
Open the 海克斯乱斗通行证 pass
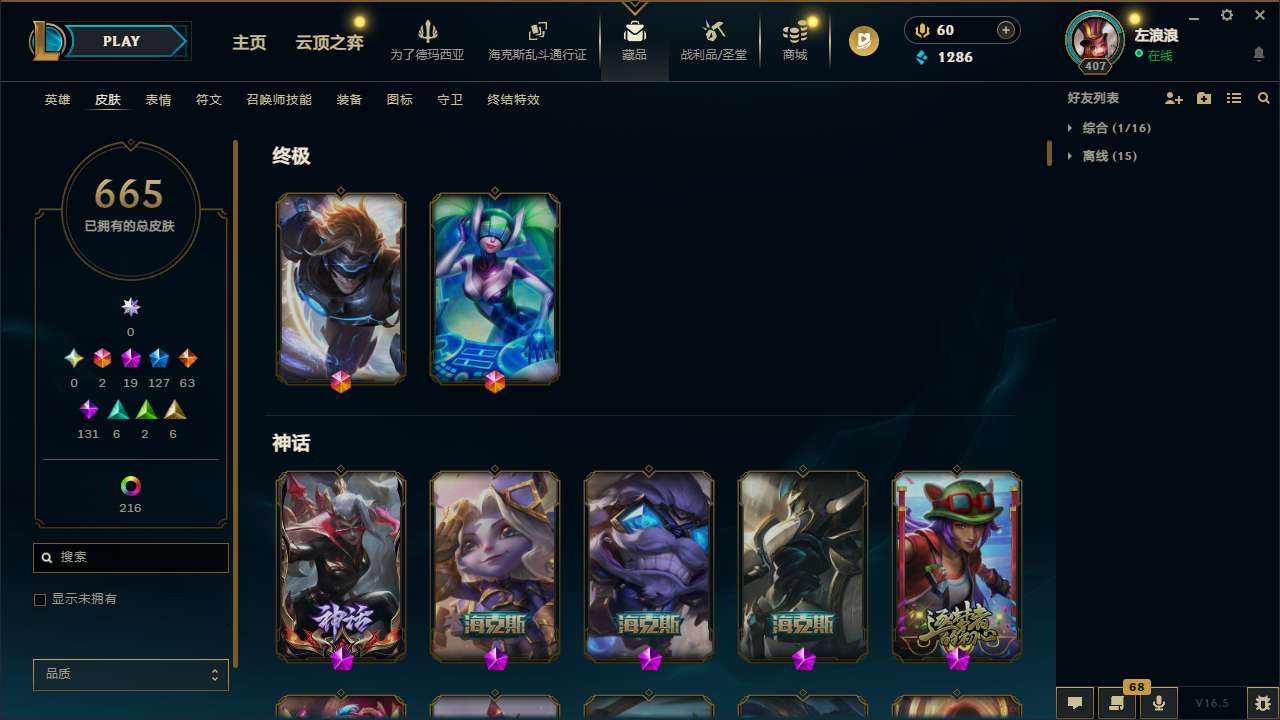coord(536,42)
